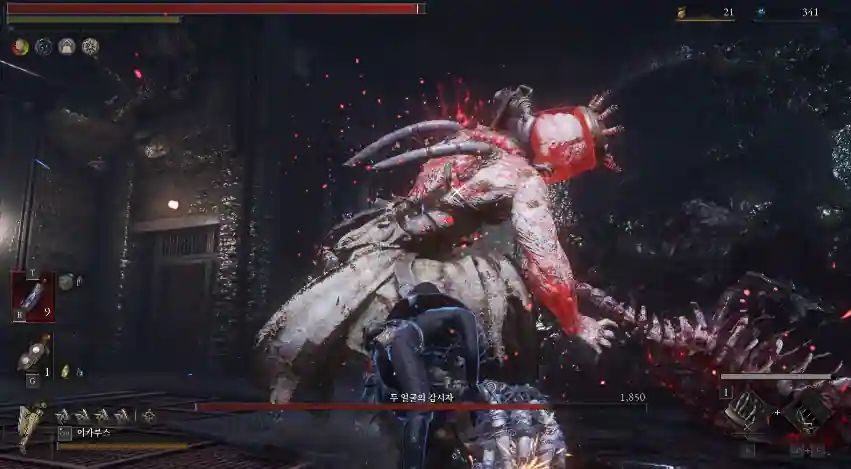This screenshot has width=851, height=469.
Task: Choose the lower belt item with count 1
Action: [33, 354]
